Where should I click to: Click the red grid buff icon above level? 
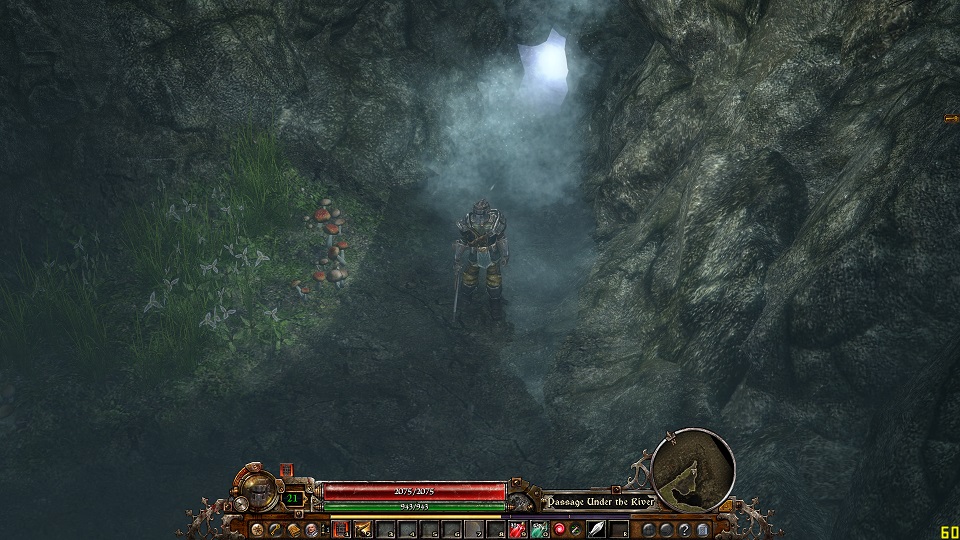[x=287, y=470]
